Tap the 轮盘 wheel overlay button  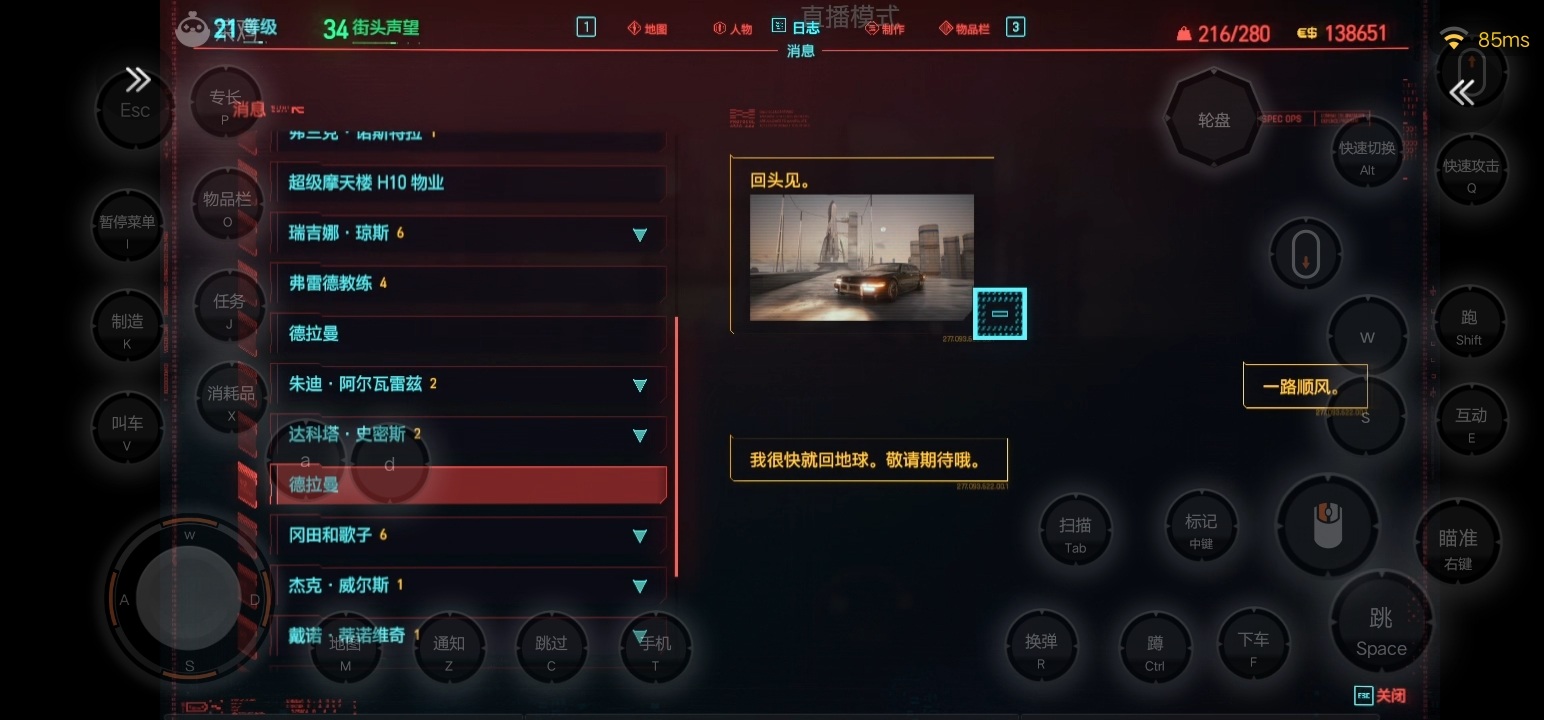tap(1214, 121)
